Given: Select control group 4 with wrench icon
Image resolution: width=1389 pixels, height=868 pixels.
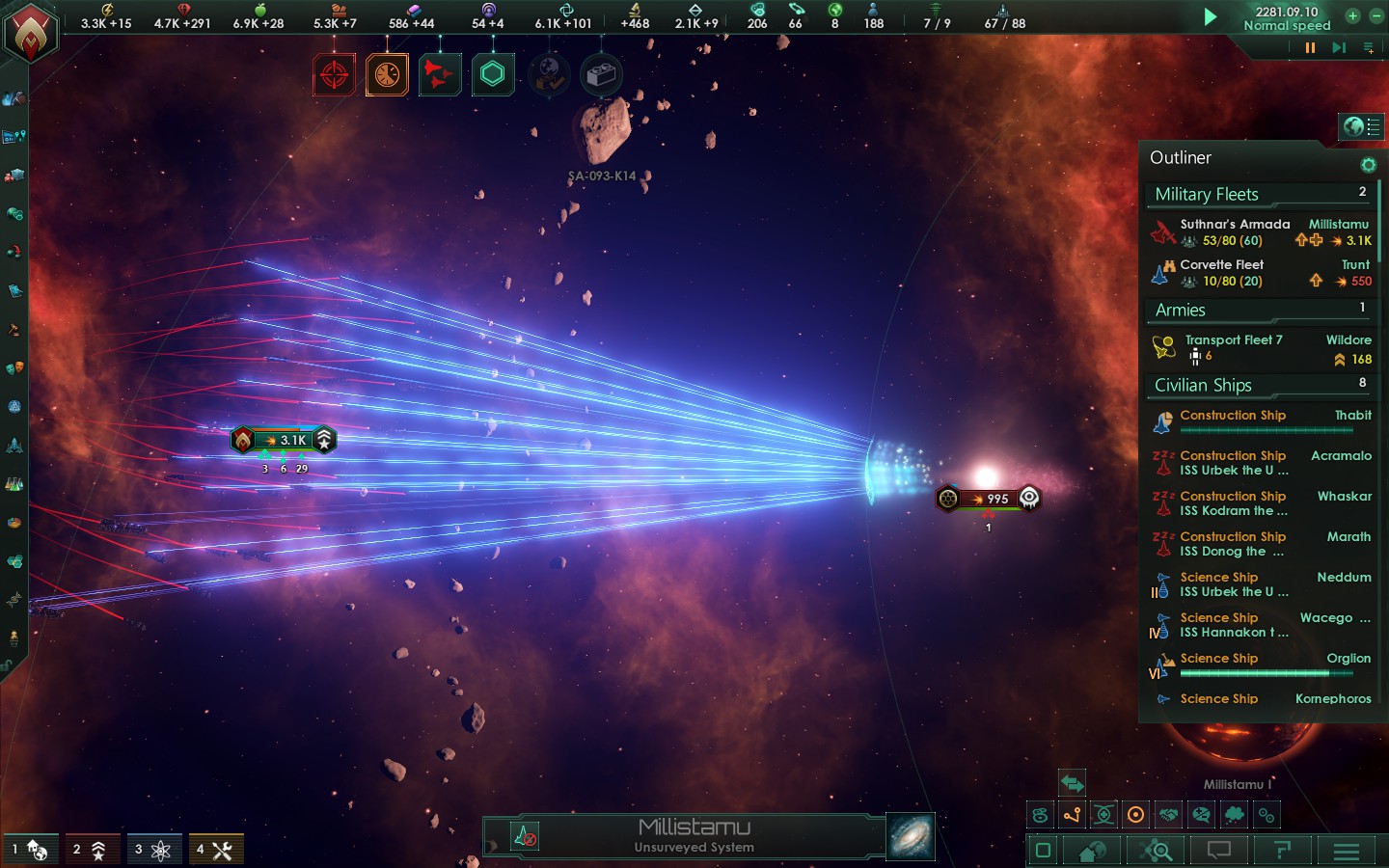Looking at the screenshot, I should [x=215, y=850].
